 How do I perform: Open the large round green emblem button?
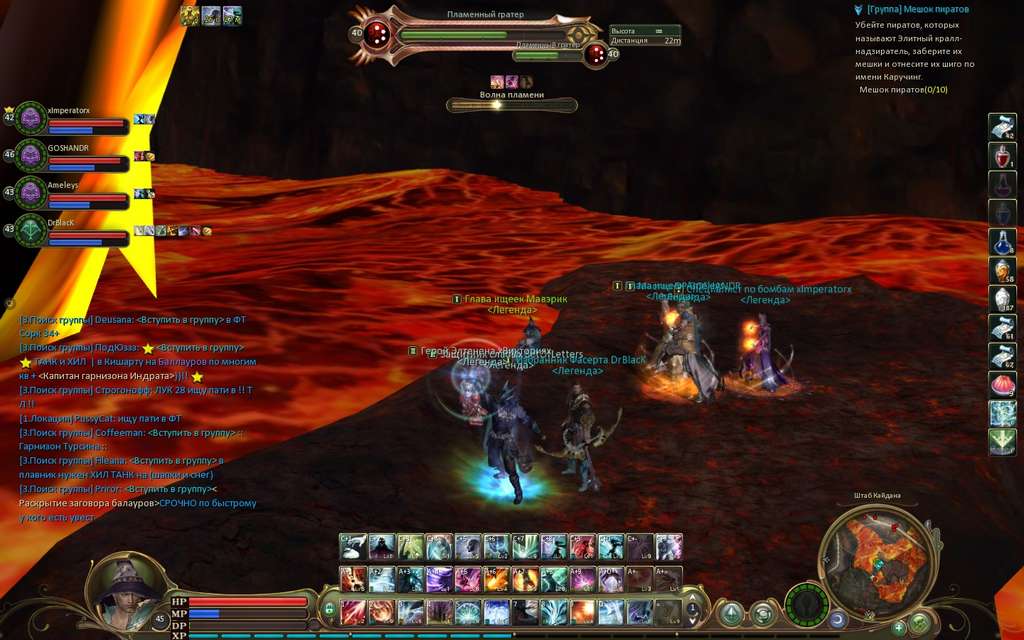[806, 607]
